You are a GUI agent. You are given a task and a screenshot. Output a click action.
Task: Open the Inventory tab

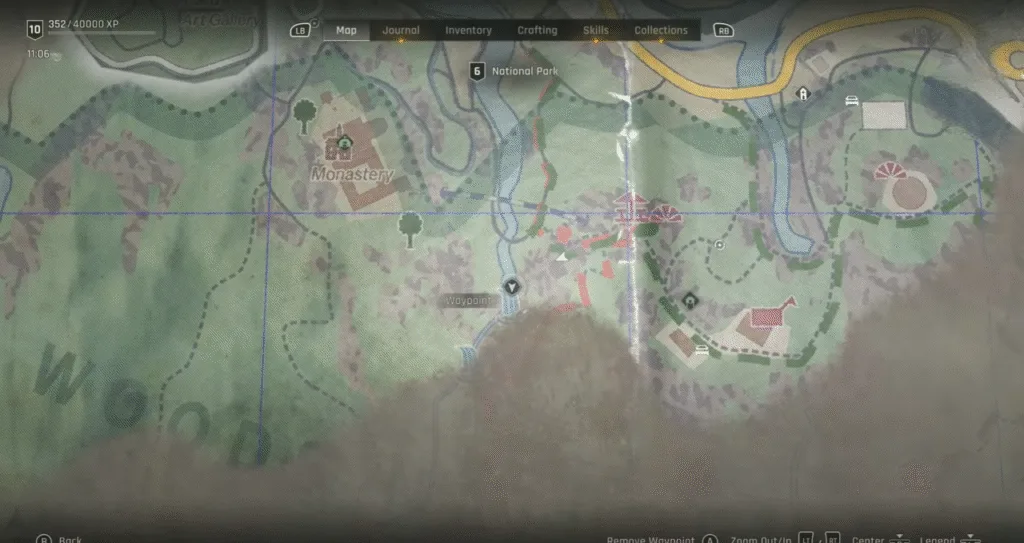(x=468, y=30)
